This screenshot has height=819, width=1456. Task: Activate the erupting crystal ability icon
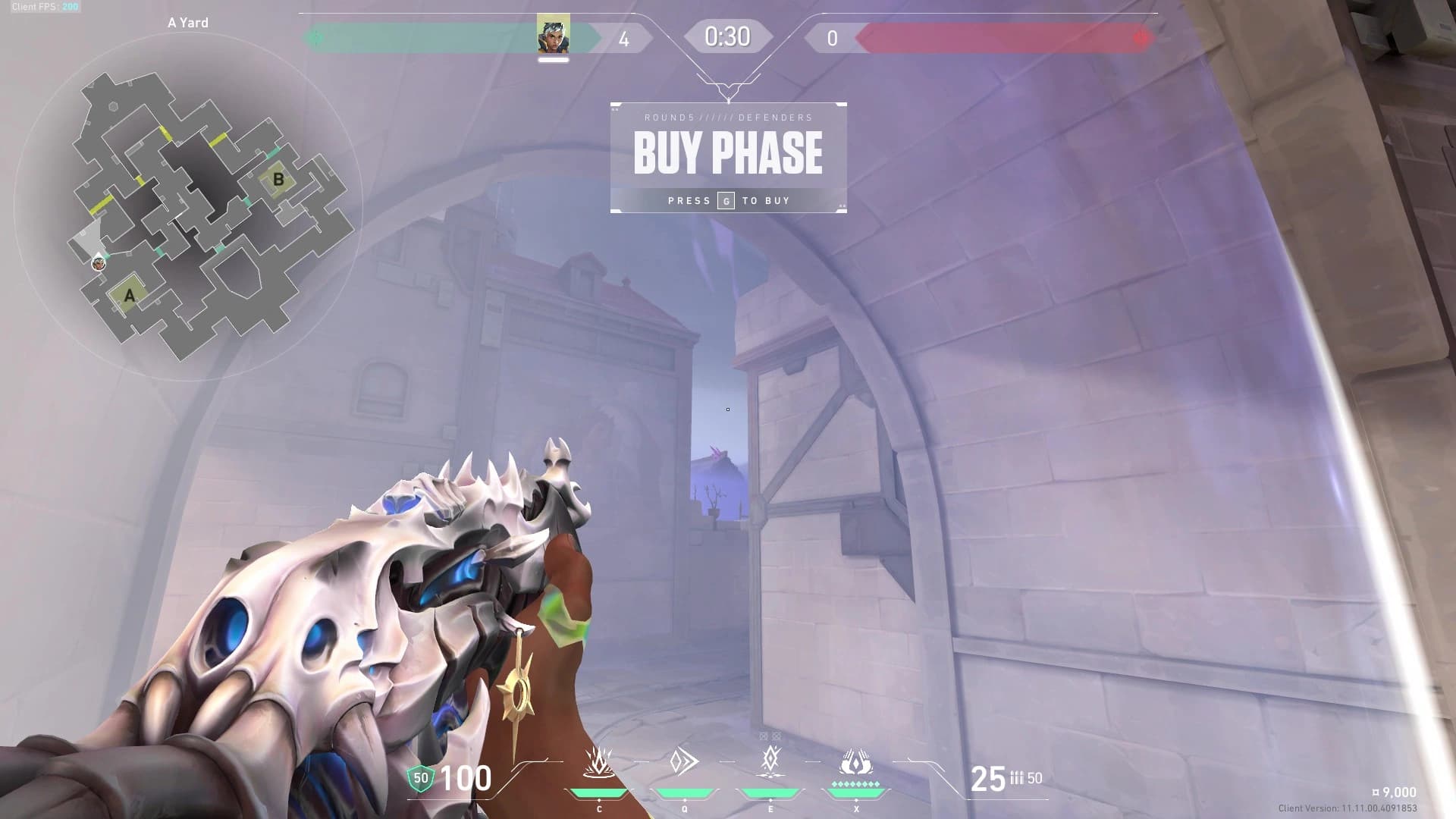click(598, 762)
